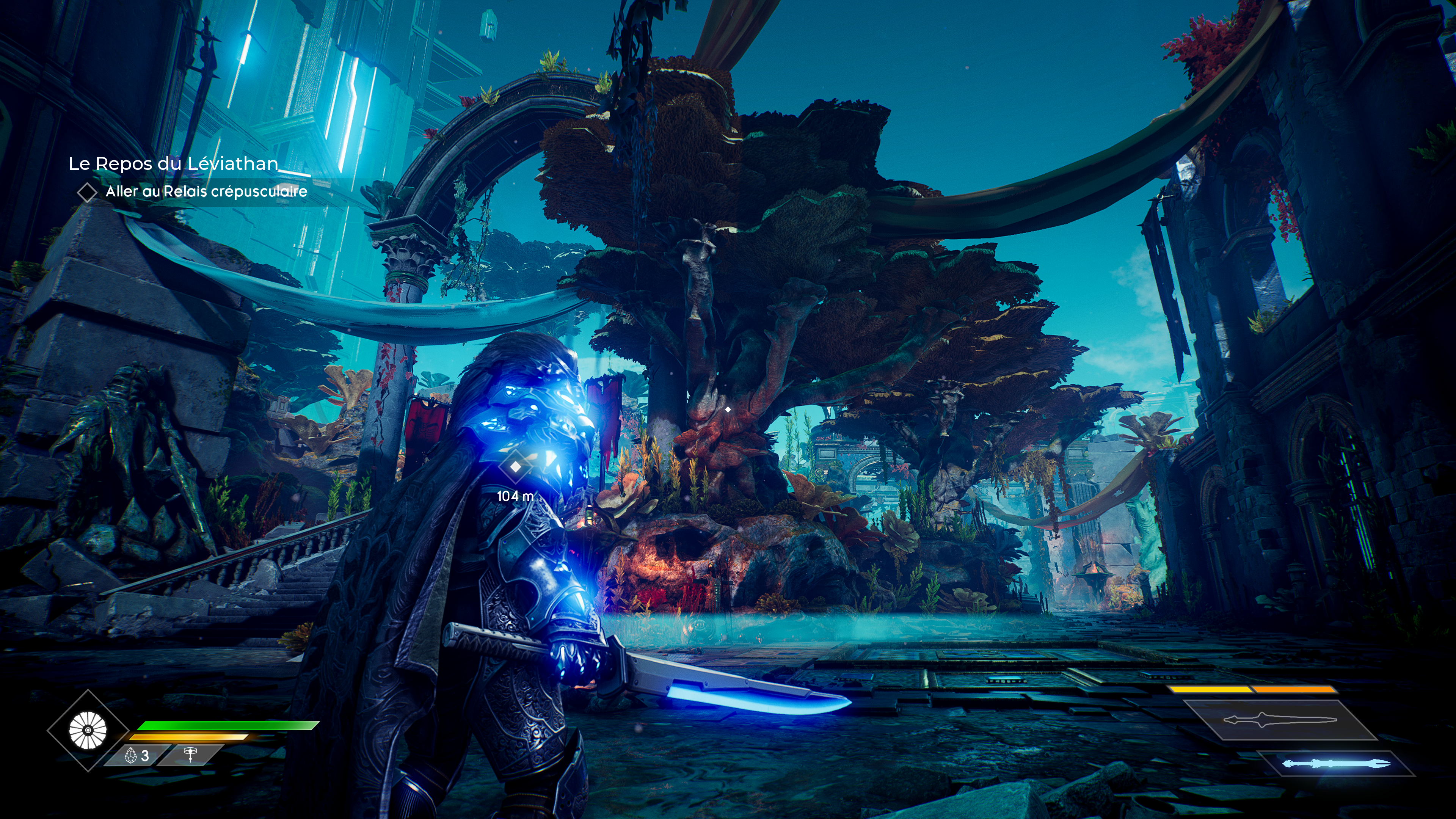Select the glowing blue weapon slot
This screenshot has width=1456, height=819.
1335,764
